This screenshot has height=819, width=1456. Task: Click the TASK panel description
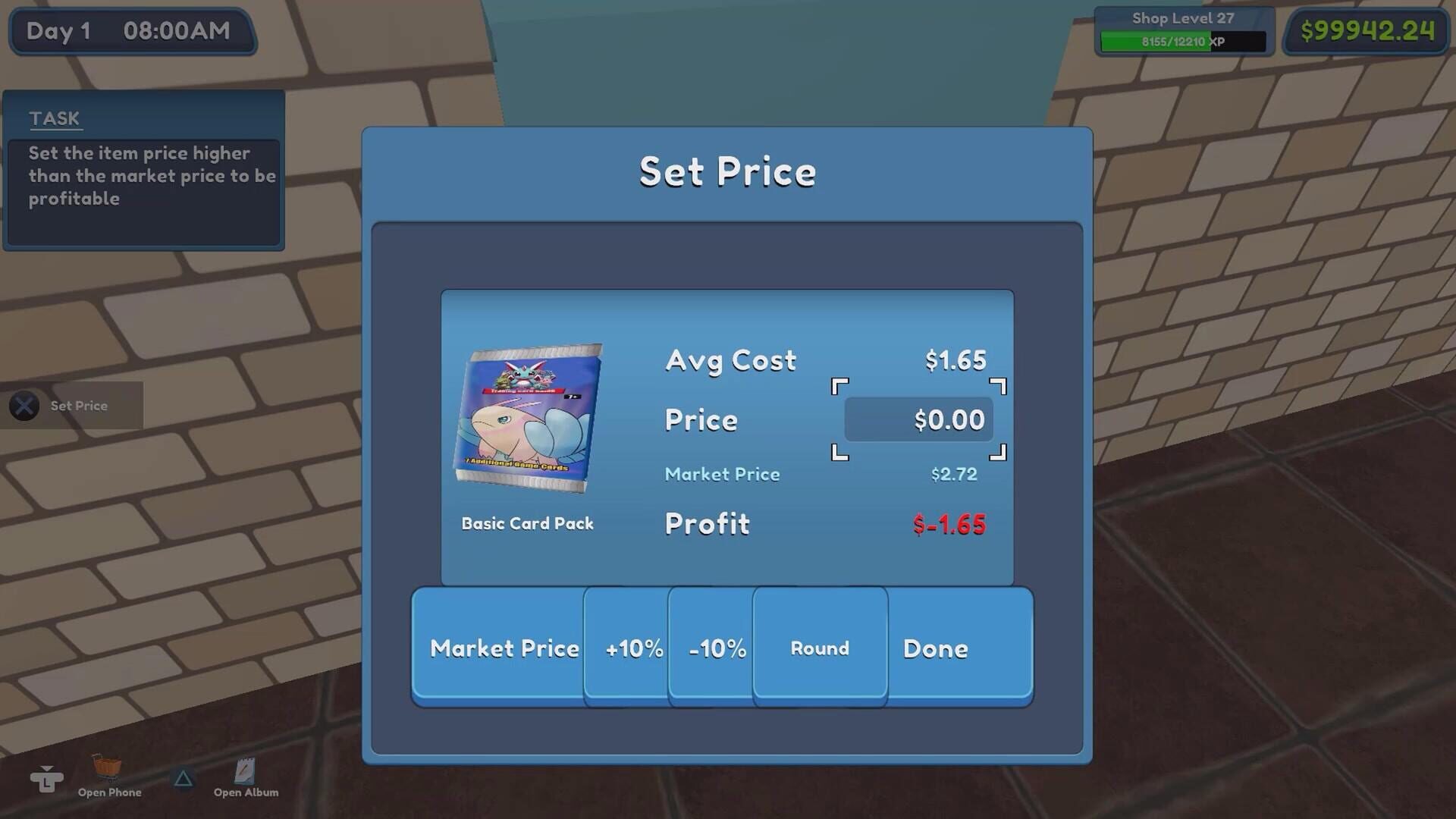tap(144, 176)
